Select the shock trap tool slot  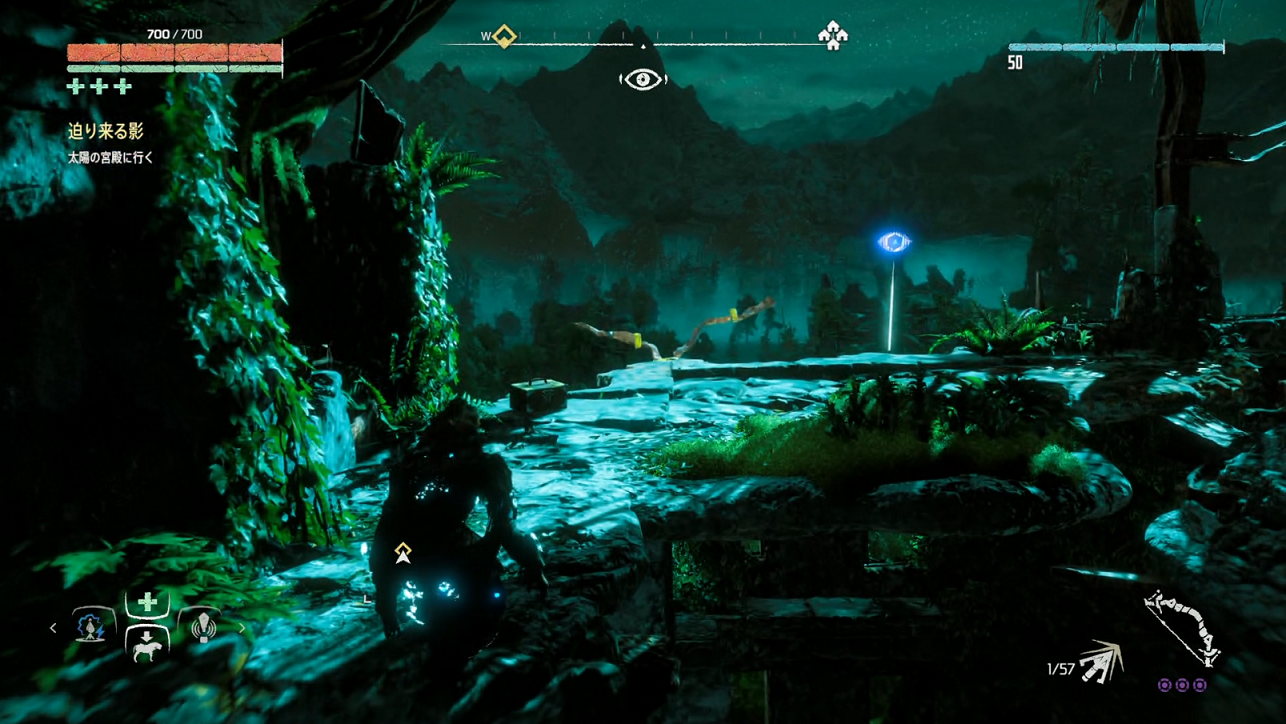(x=91, y=627)
